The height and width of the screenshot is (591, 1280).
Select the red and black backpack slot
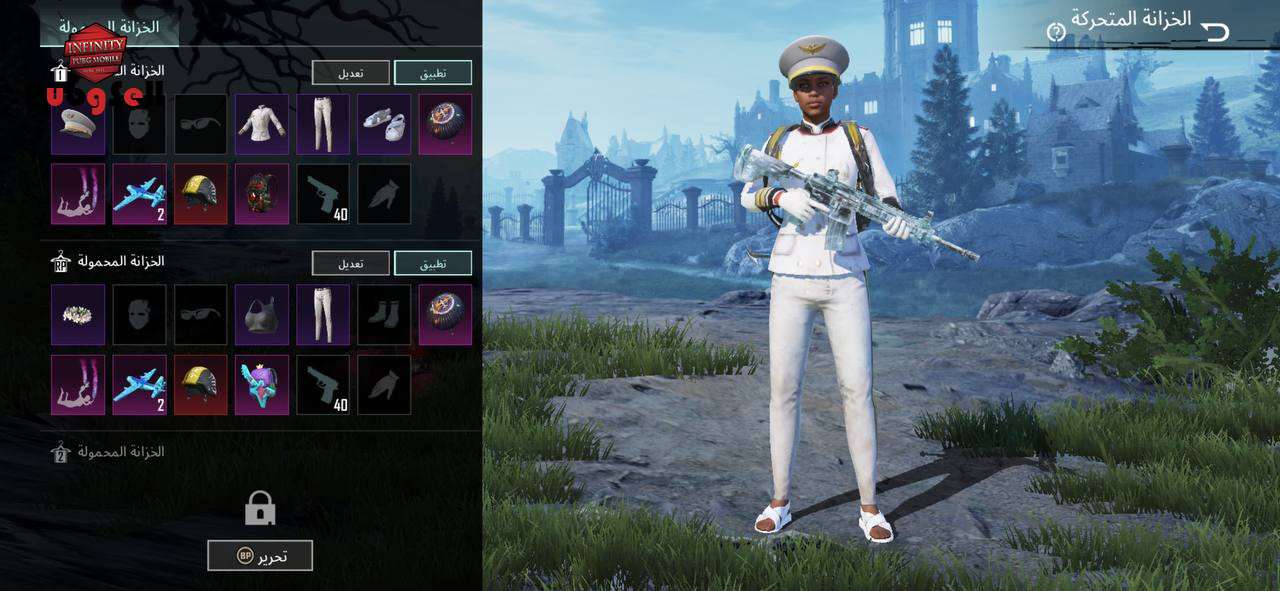tap(262, 194)
